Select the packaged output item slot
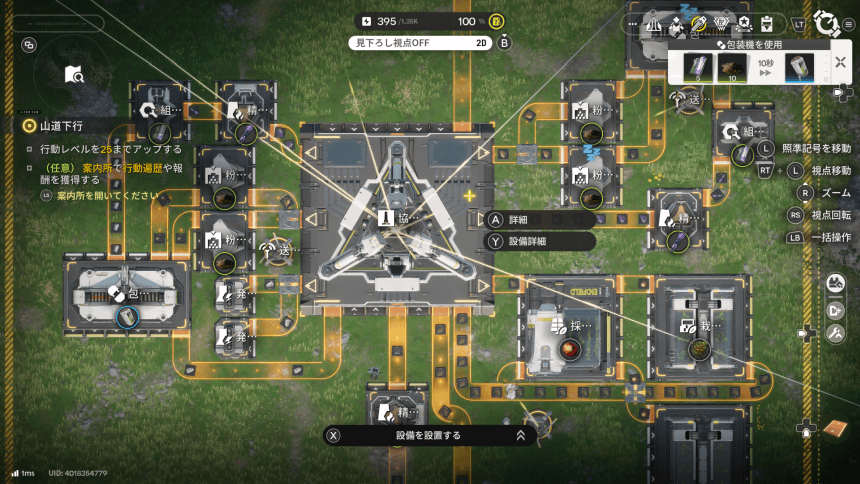This screenshot has height=484, width=860. (x=798, y=68)
